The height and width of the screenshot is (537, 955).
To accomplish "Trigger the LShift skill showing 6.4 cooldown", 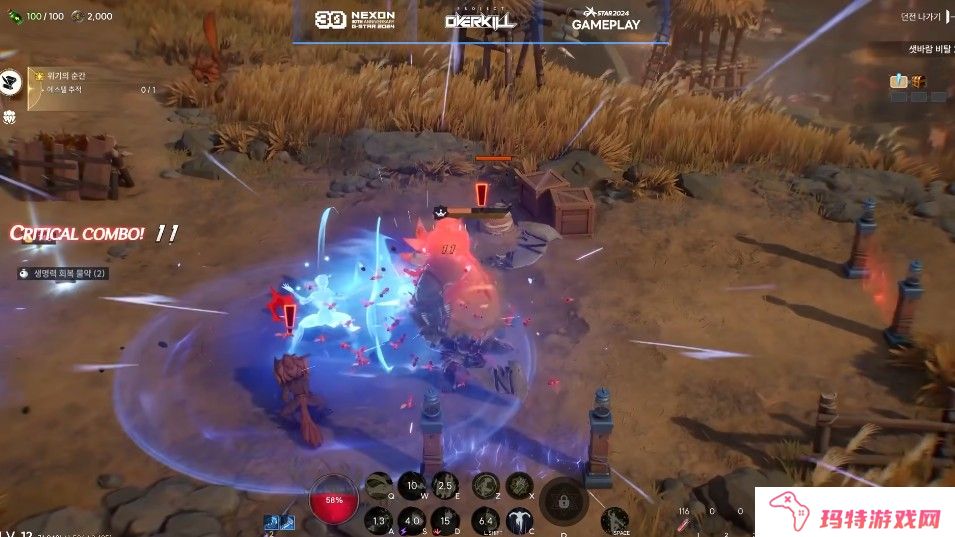I will coord(486,520).
